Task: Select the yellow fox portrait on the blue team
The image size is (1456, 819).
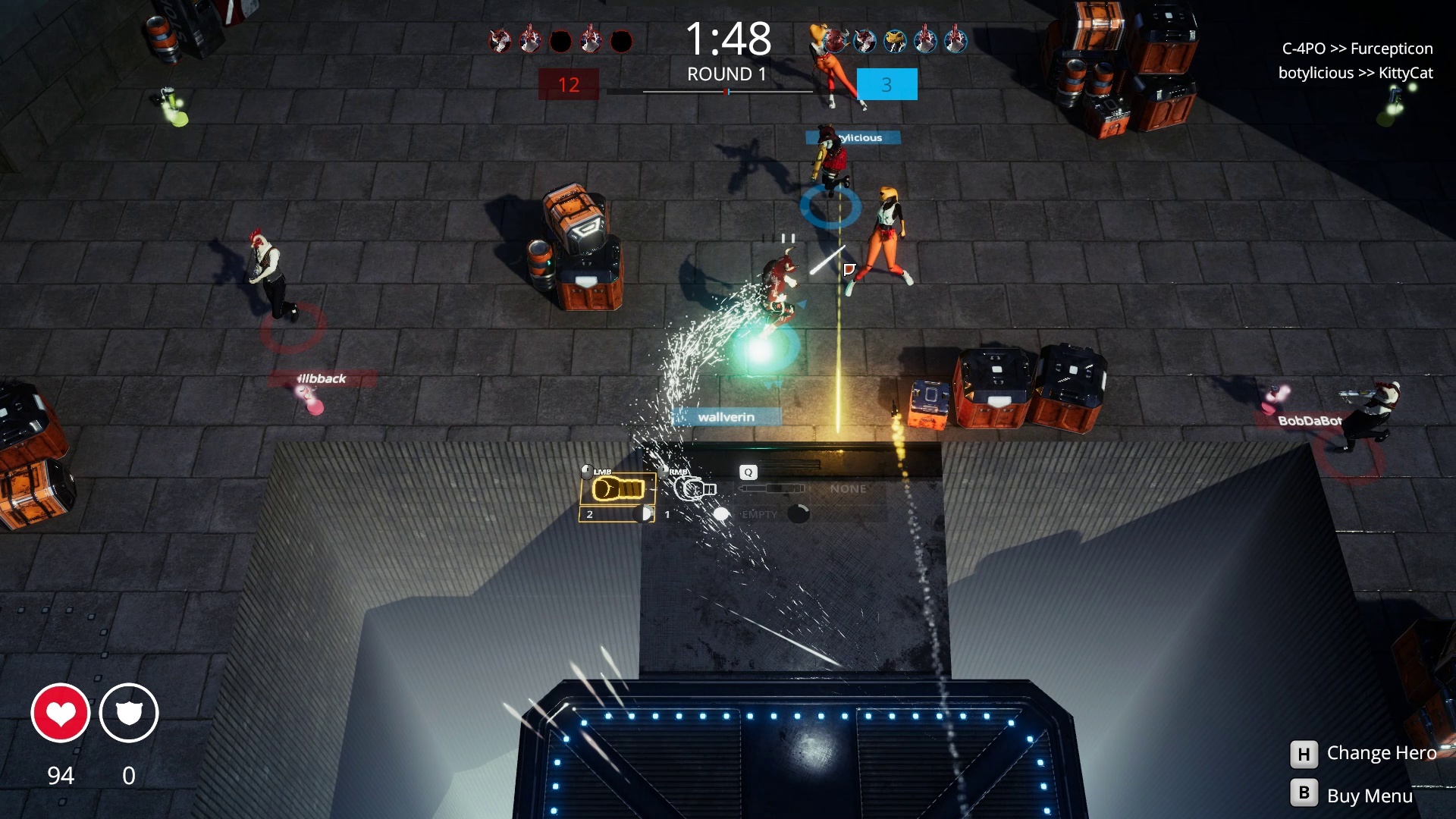Action: coord(895,41)
